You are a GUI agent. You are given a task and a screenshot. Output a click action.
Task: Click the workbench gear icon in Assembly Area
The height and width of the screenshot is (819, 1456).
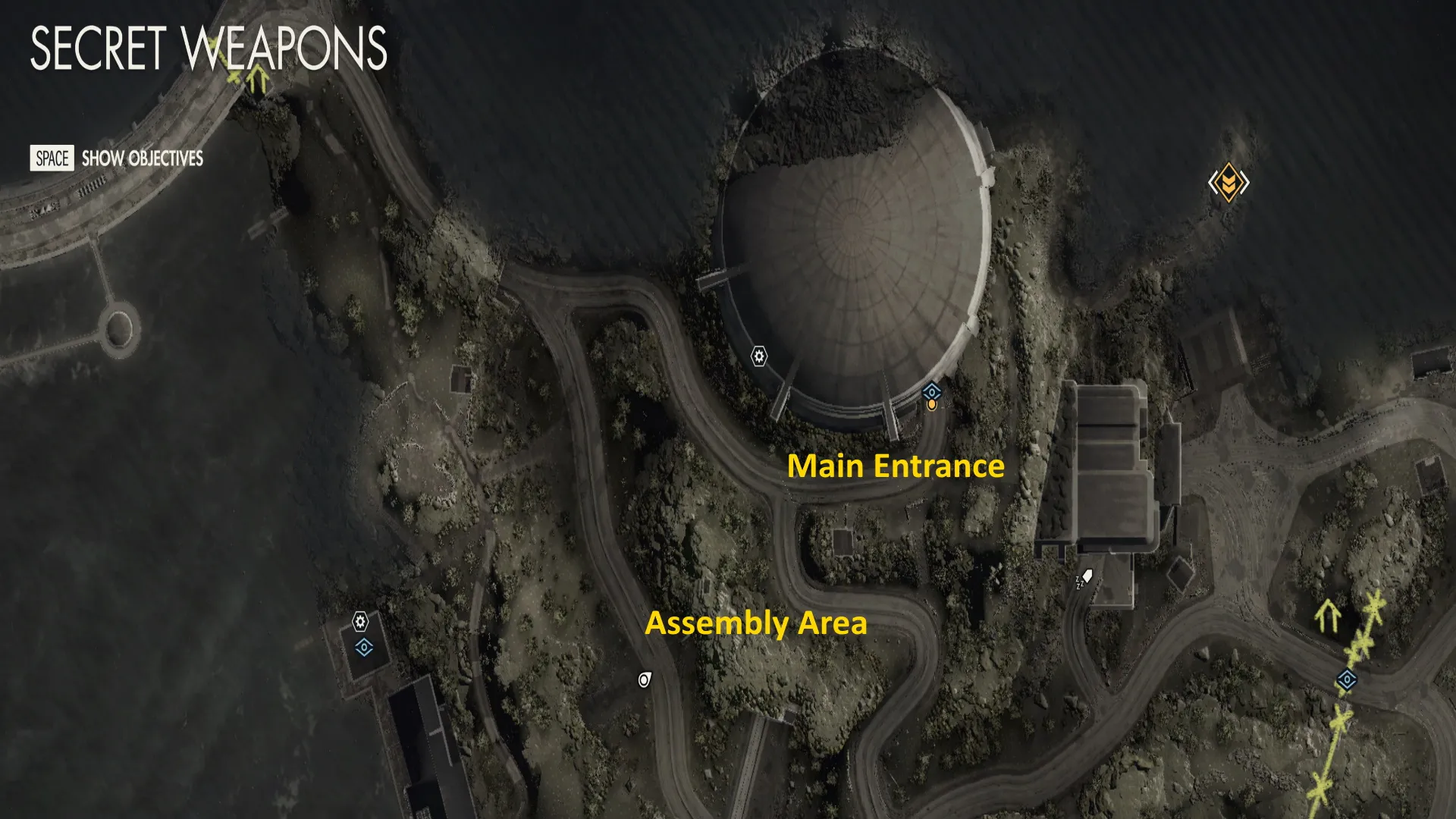362,623
